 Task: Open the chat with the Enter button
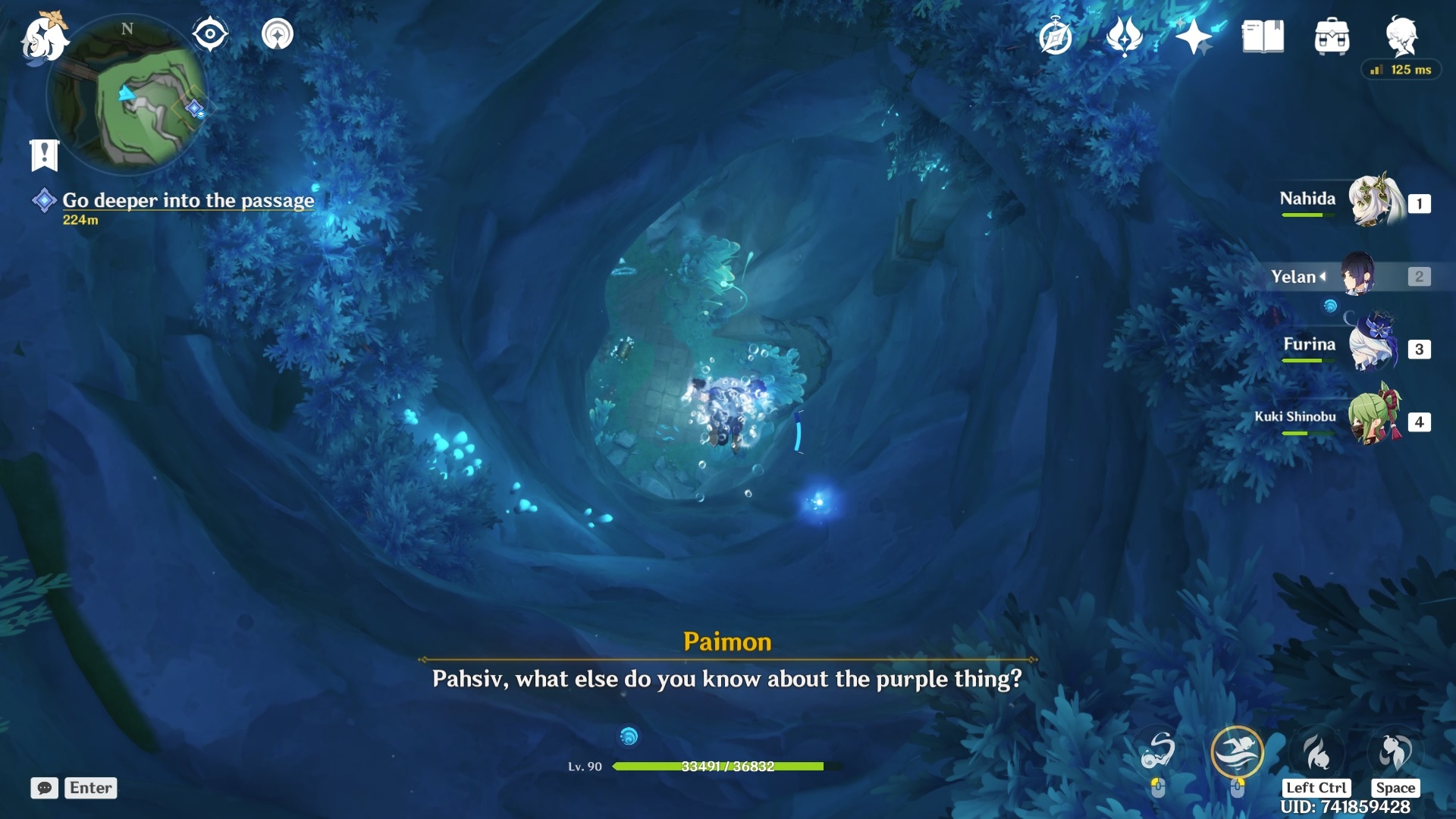[x=90, y=788]
